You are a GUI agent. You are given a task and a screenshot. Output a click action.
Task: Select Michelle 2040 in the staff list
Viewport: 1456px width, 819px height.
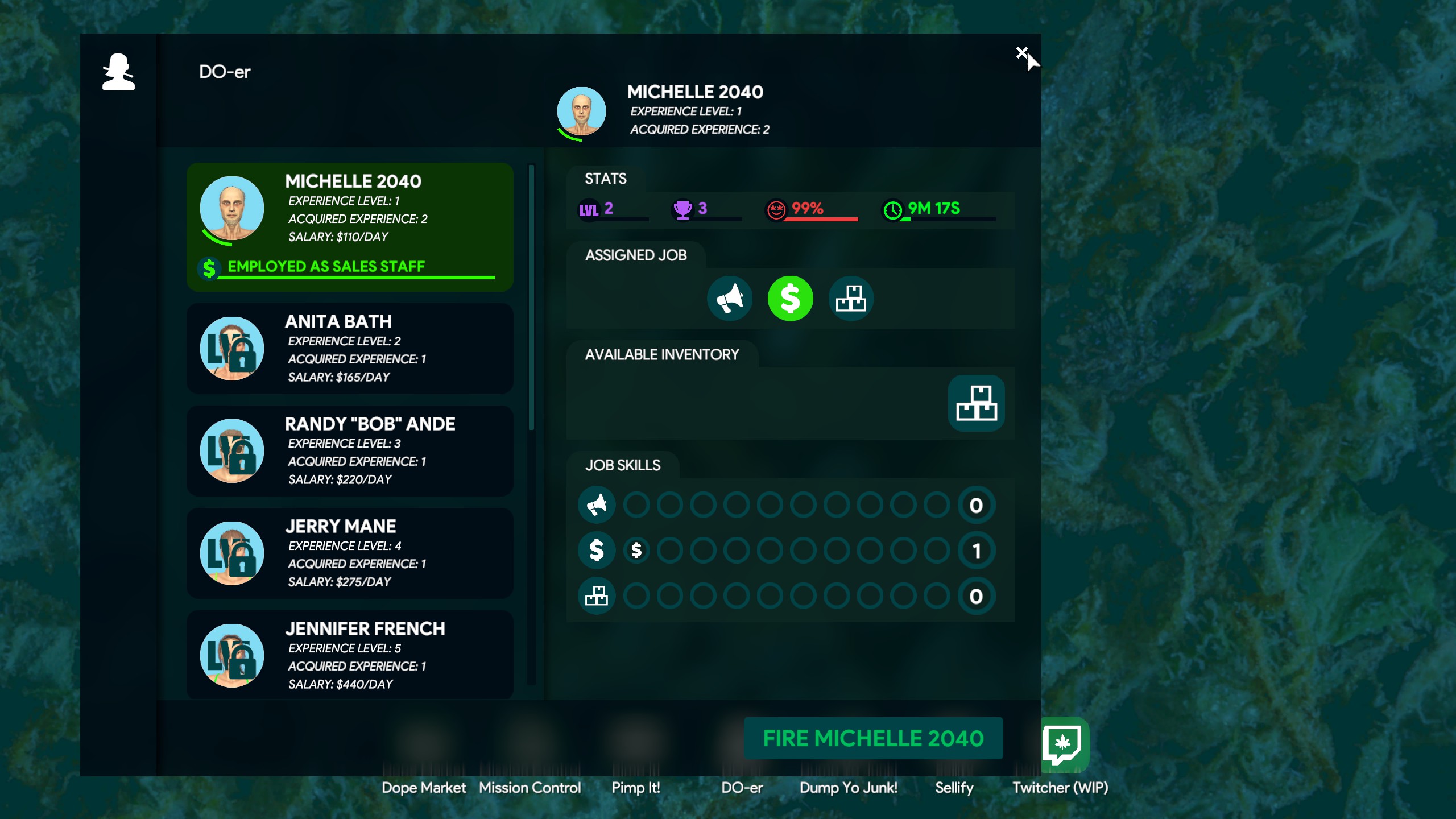pyautogui.click(x=350, y=227)
